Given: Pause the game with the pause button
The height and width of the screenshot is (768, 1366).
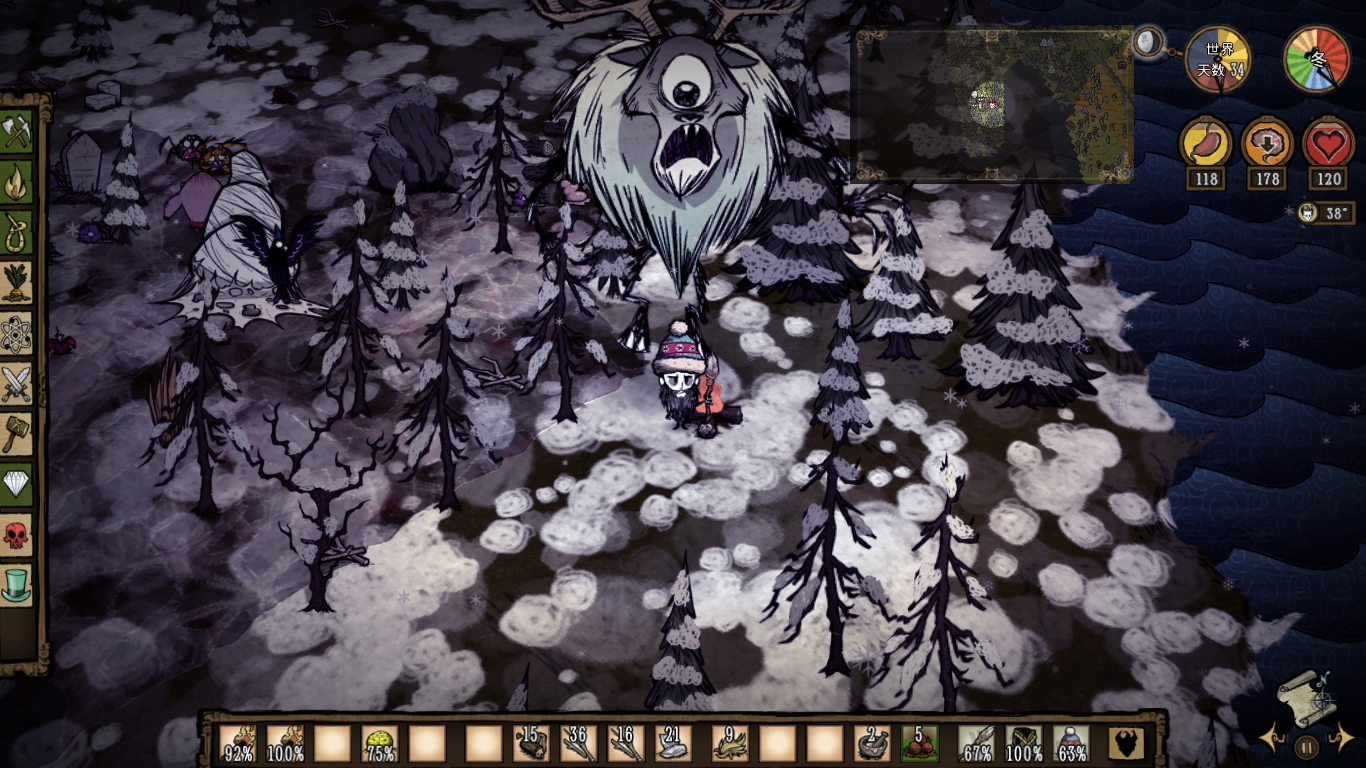Looking at the screenshot, I should click(x=1306, y=746).
